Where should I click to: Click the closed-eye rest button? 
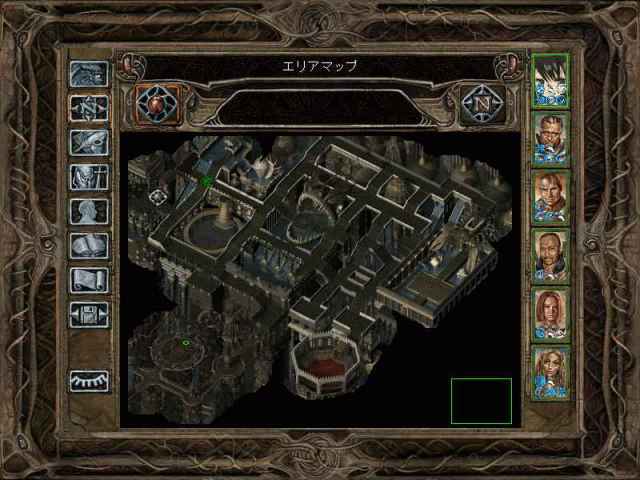pos(89,382)
